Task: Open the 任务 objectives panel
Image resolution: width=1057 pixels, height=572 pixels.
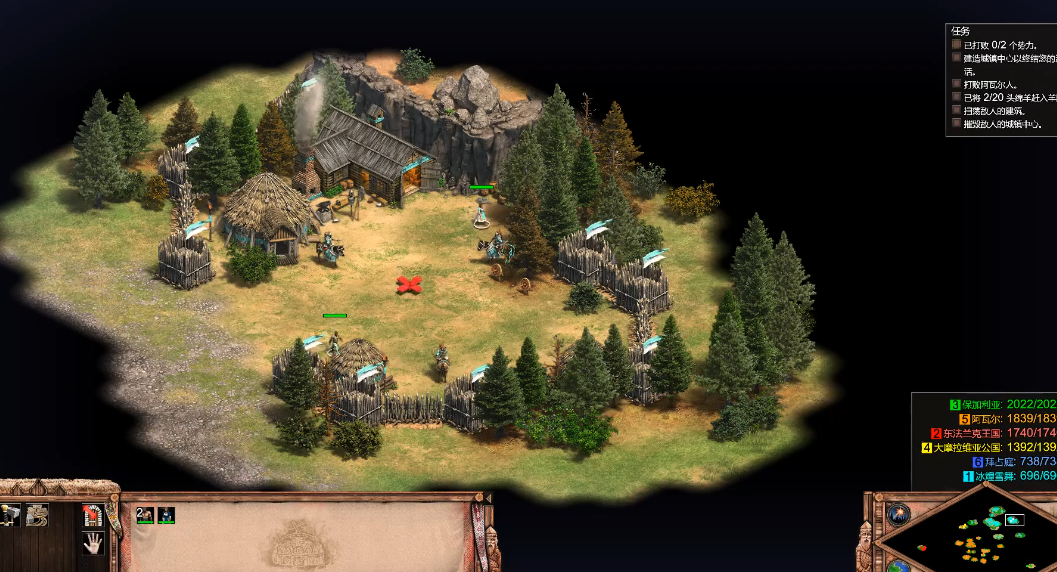Action: point(960,31)
